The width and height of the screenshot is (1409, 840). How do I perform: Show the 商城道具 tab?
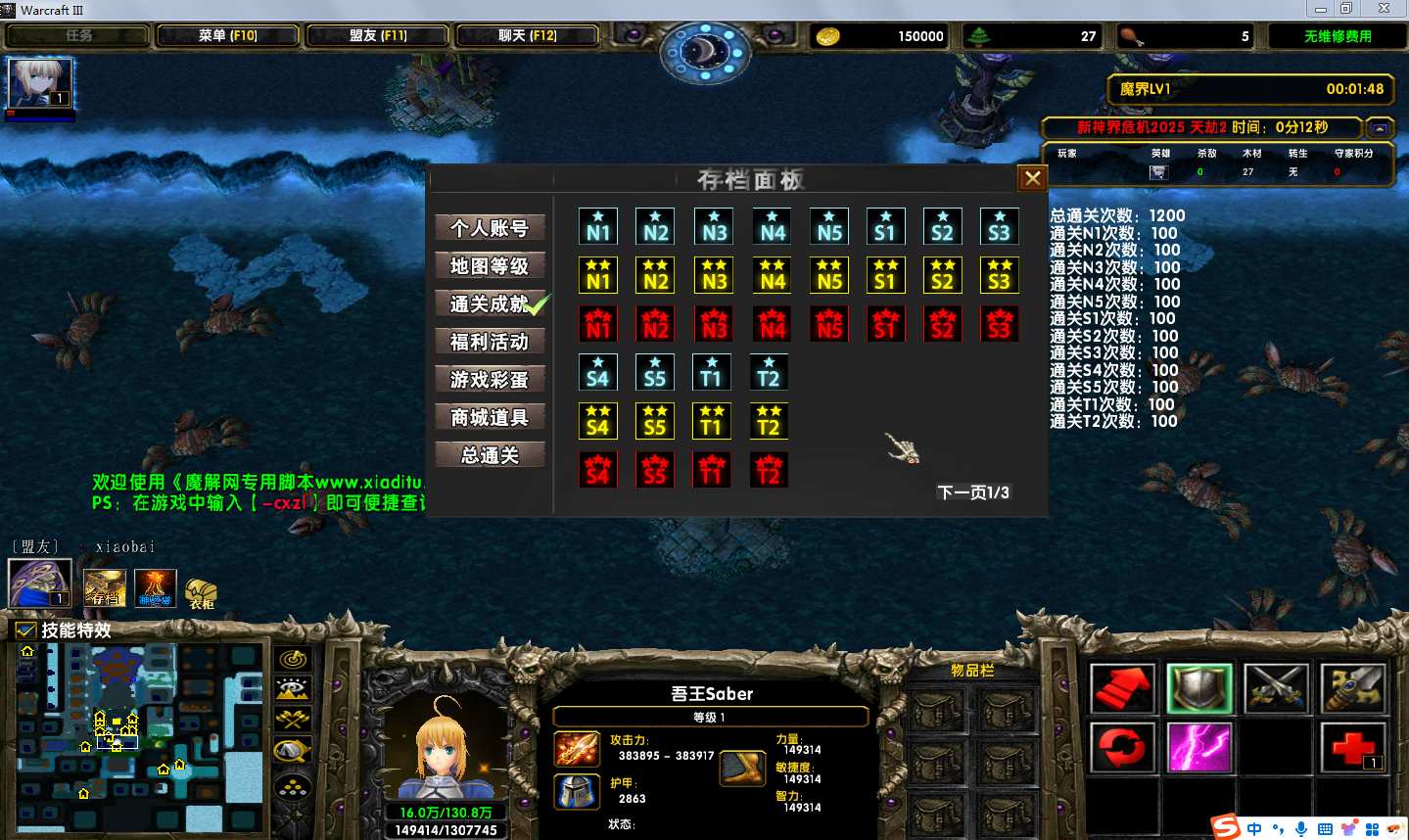(x=490, y=418)
